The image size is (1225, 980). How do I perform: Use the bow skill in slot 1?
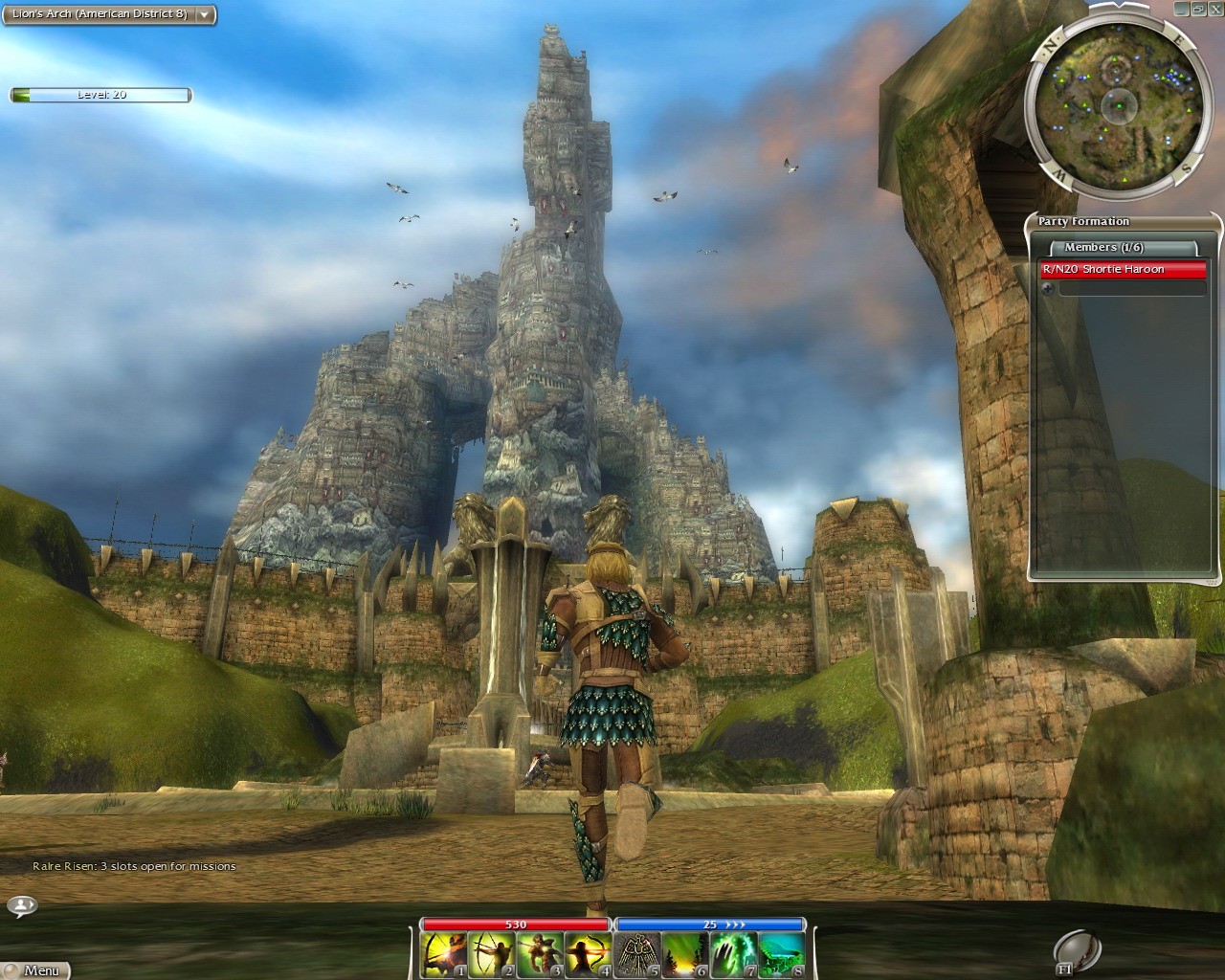click(x=444, y=955)
